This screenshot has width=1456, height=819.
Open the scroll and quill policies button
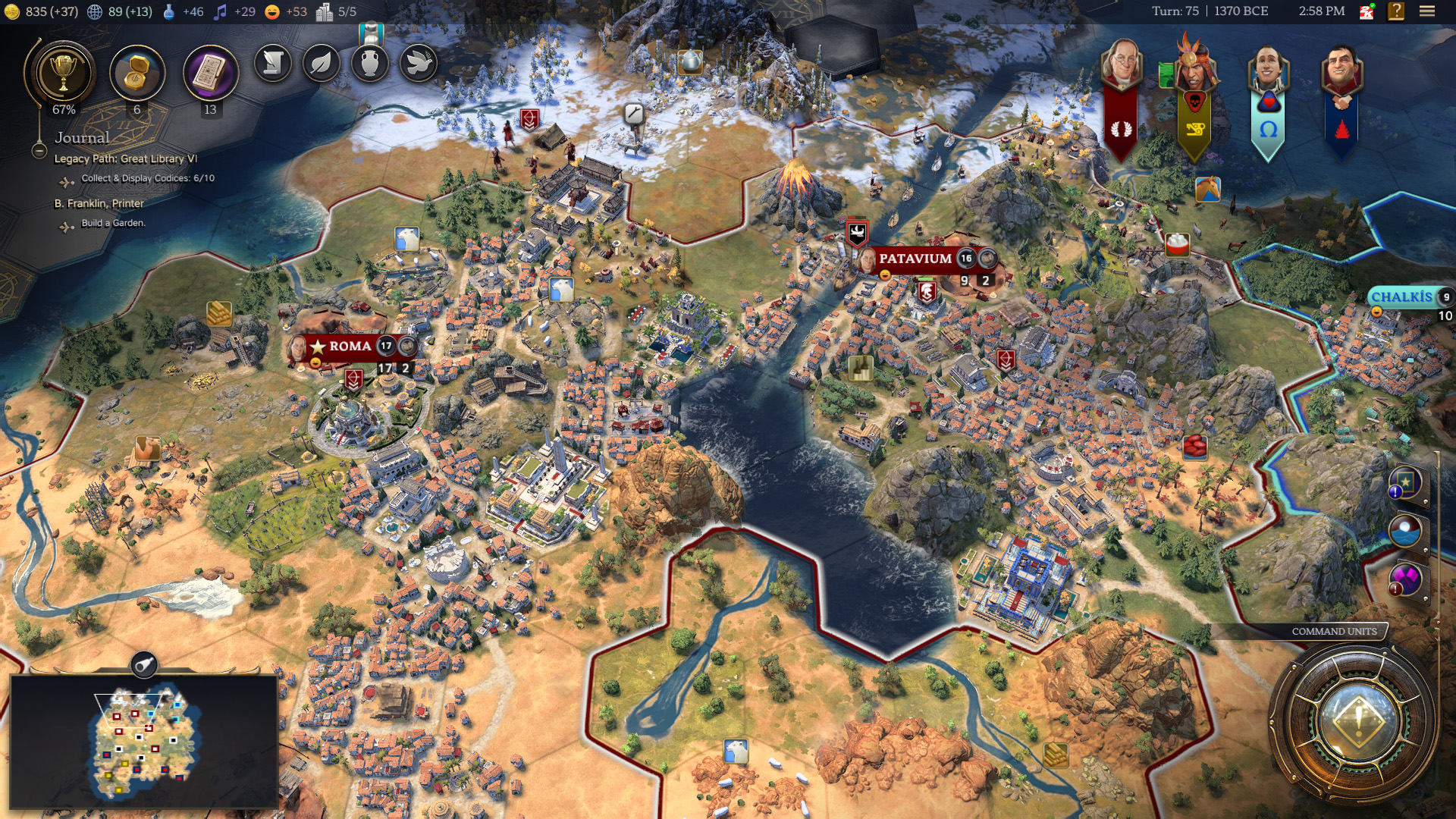[x=273, y=63]
